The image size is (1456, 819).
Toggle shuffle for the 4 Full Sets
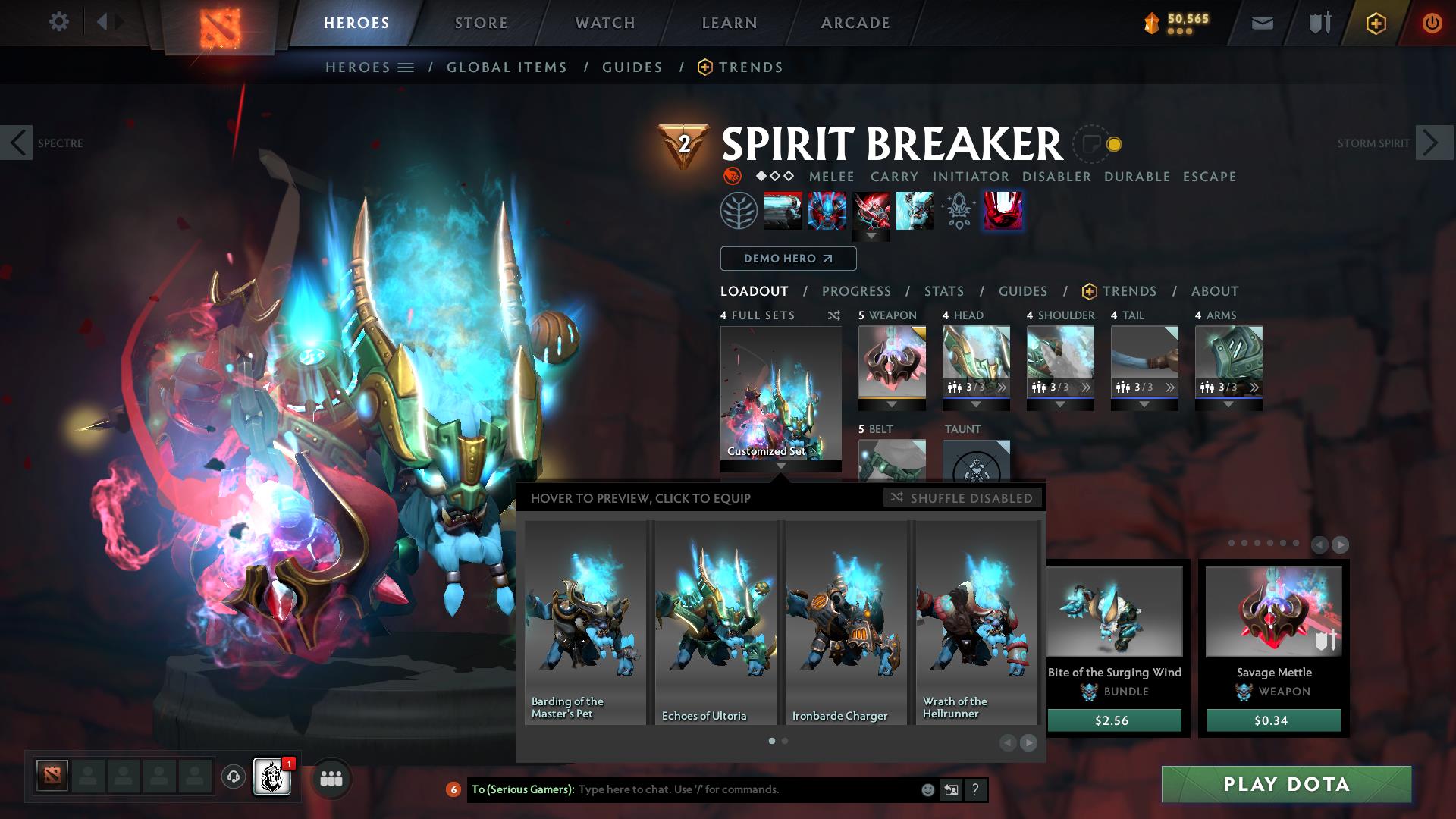tap(834, 315)
